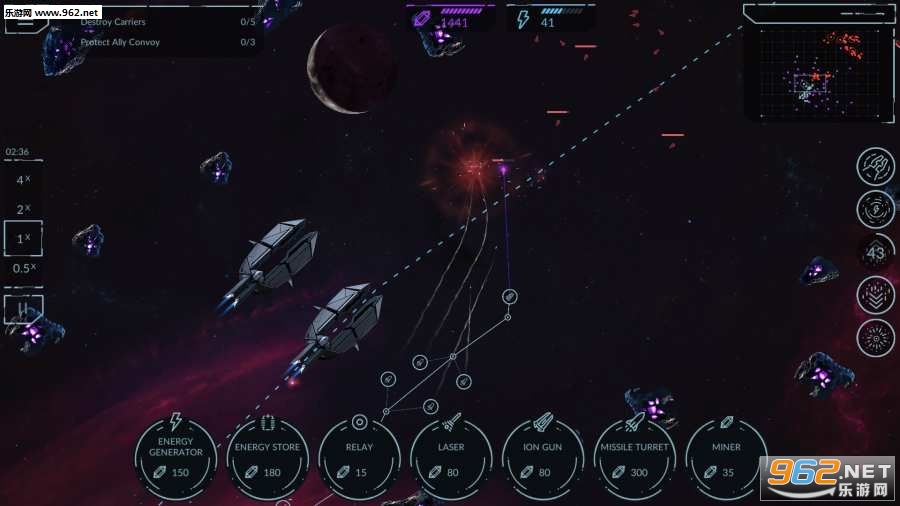The image size is (900, 506).
Task: Set game speed to 4x
Action: (23, 180)
